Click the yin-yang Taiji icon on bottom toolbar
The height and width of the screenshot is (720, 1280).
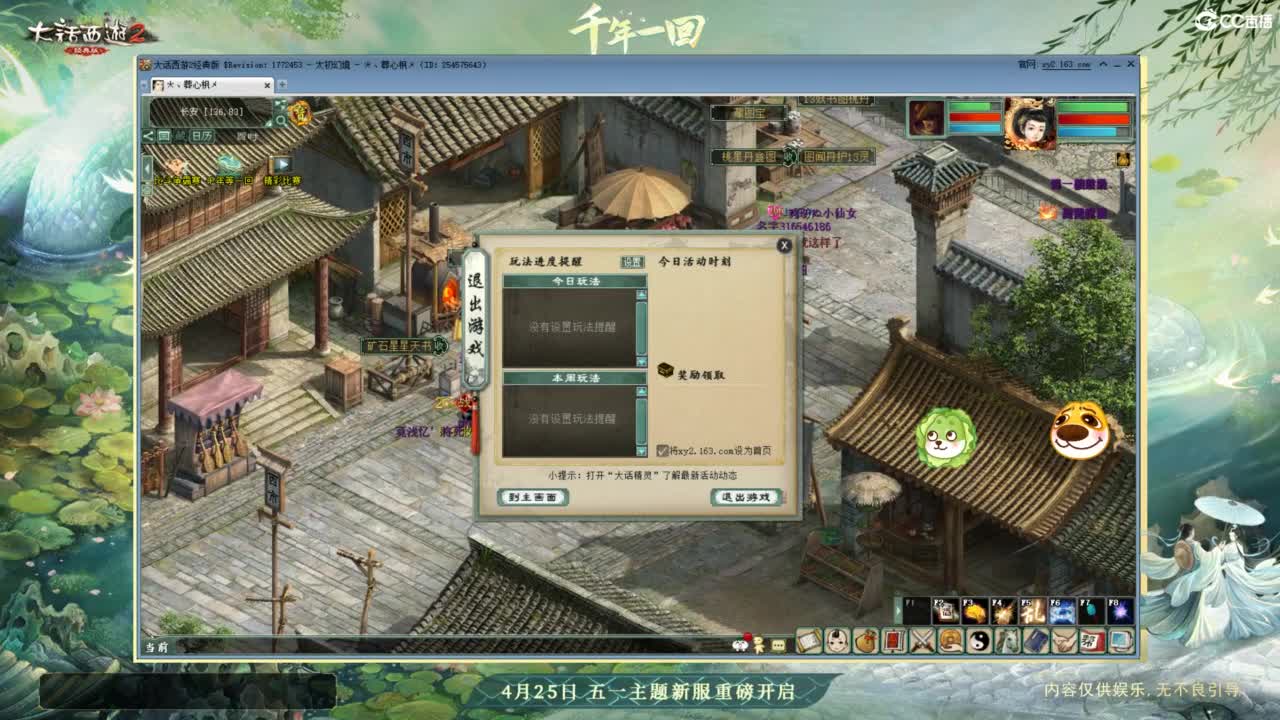pyautogui.click(x=981, y=640)
